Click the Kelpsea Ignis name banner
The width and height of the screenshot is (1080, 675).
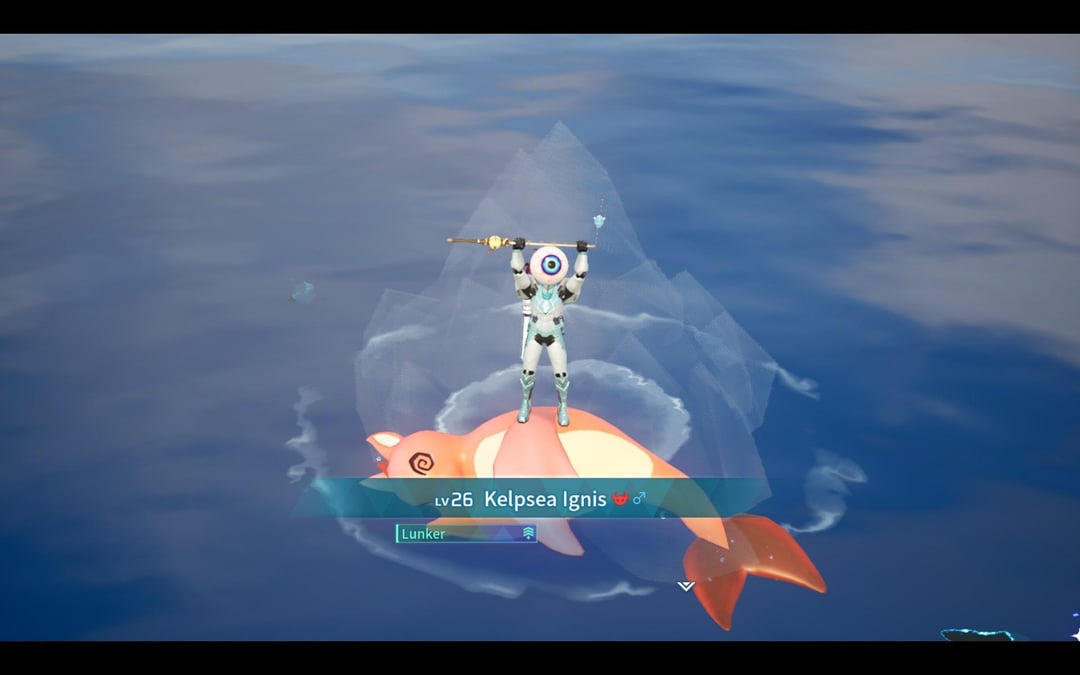point(545,499)
